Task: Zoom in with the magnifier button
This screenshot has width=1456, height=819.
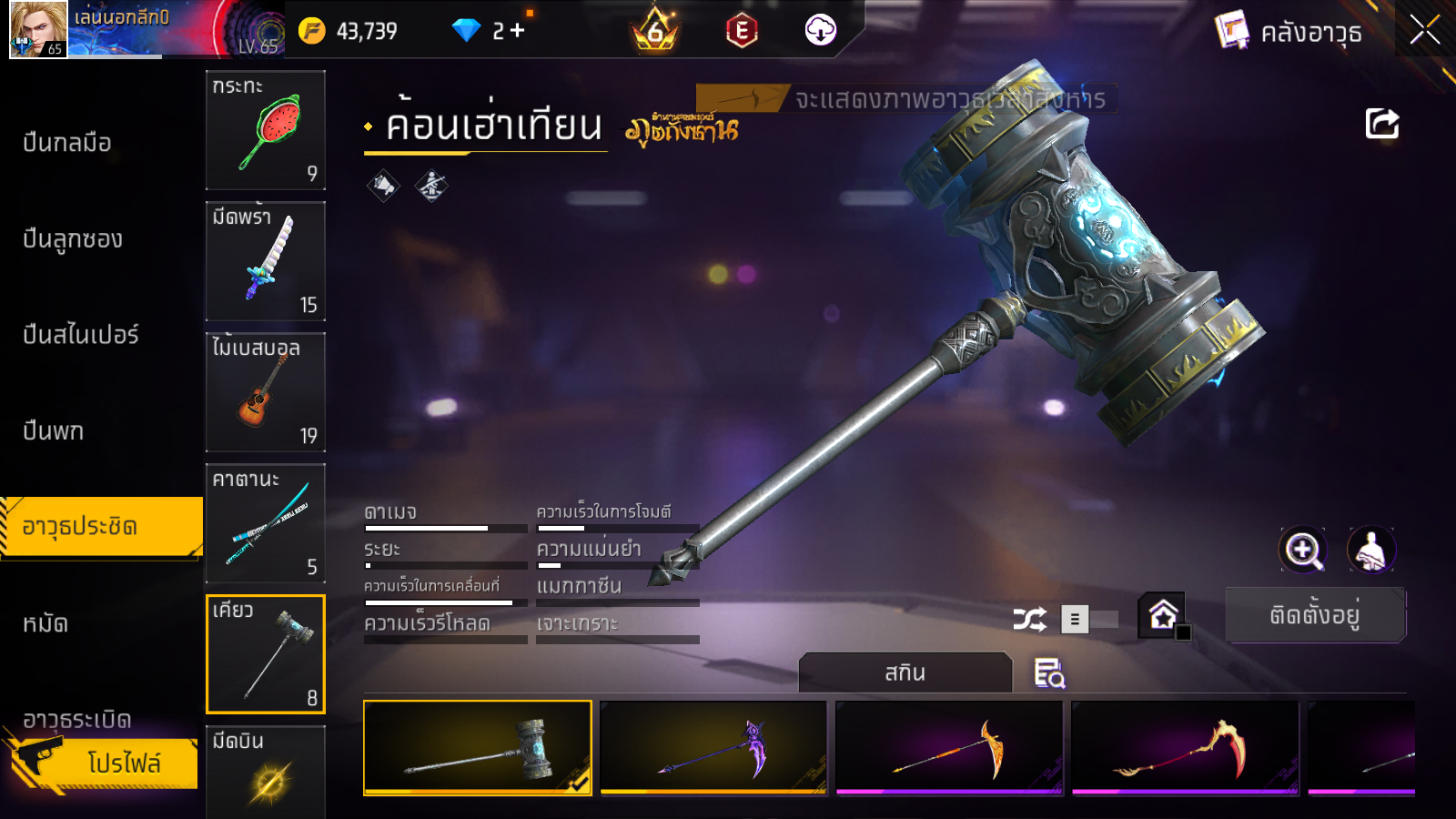Action: click(1303, 550)
